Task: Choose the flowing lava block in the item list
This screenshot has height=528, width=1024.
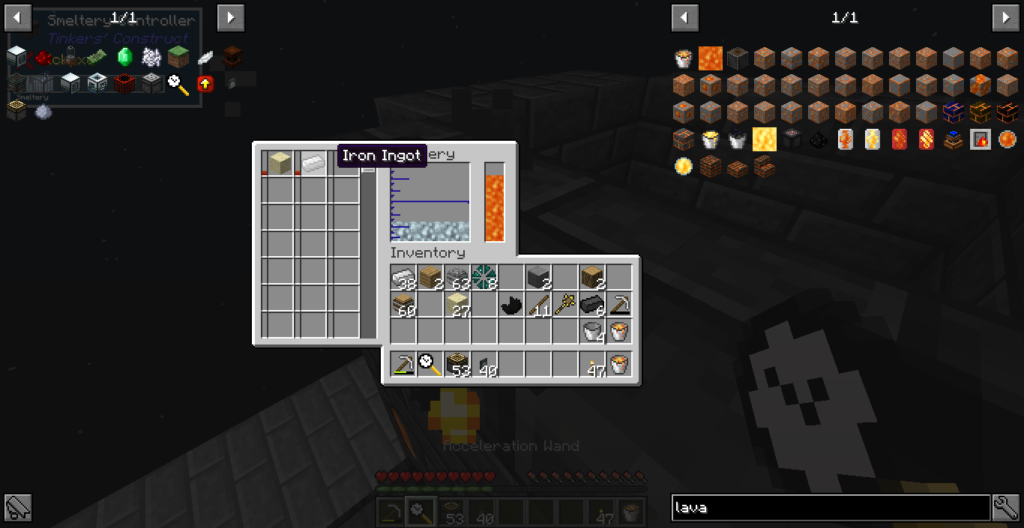Action: 711,58
